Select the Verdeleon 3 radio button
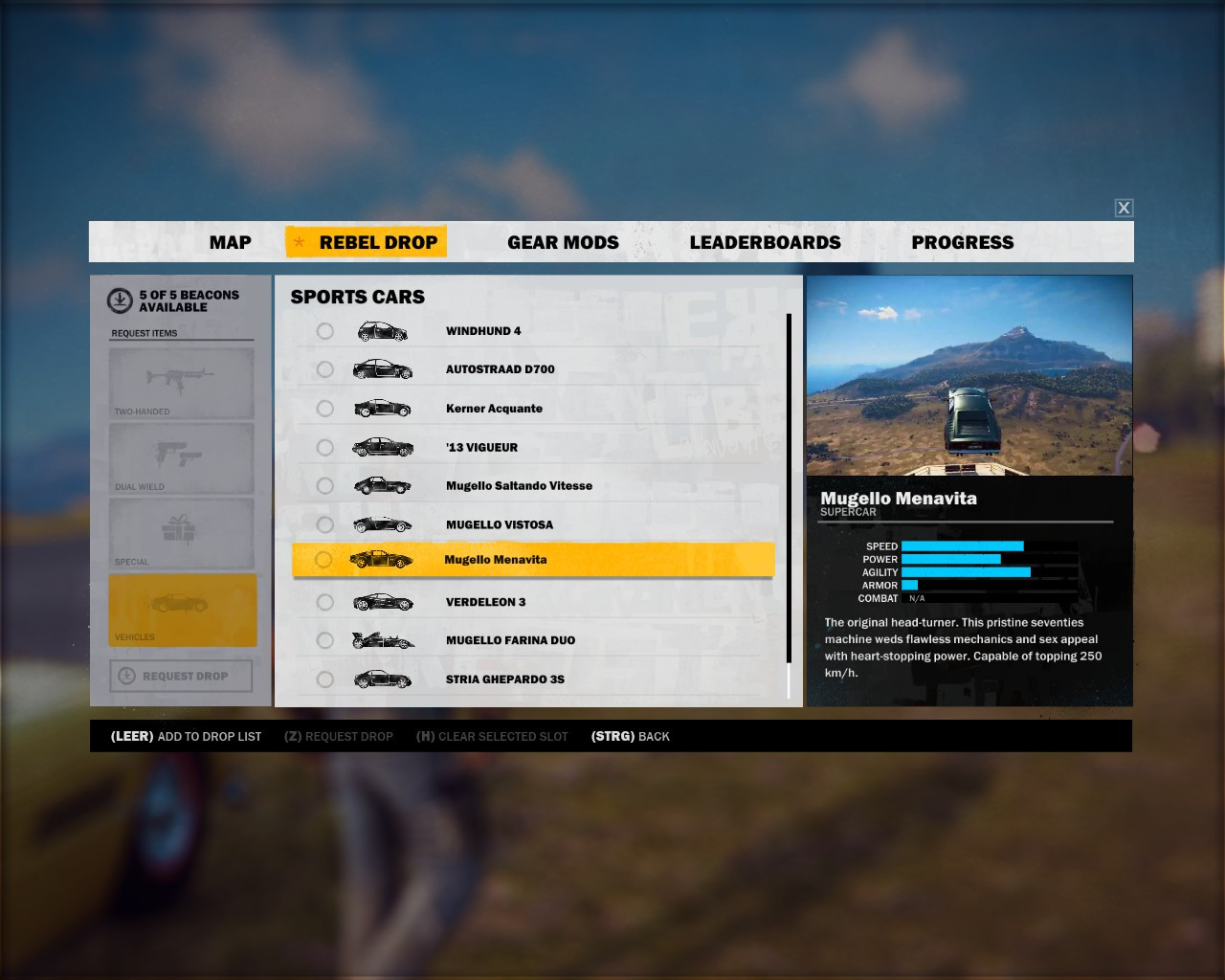Viewport: 1225px width, 980px height. tap(324, 602)
